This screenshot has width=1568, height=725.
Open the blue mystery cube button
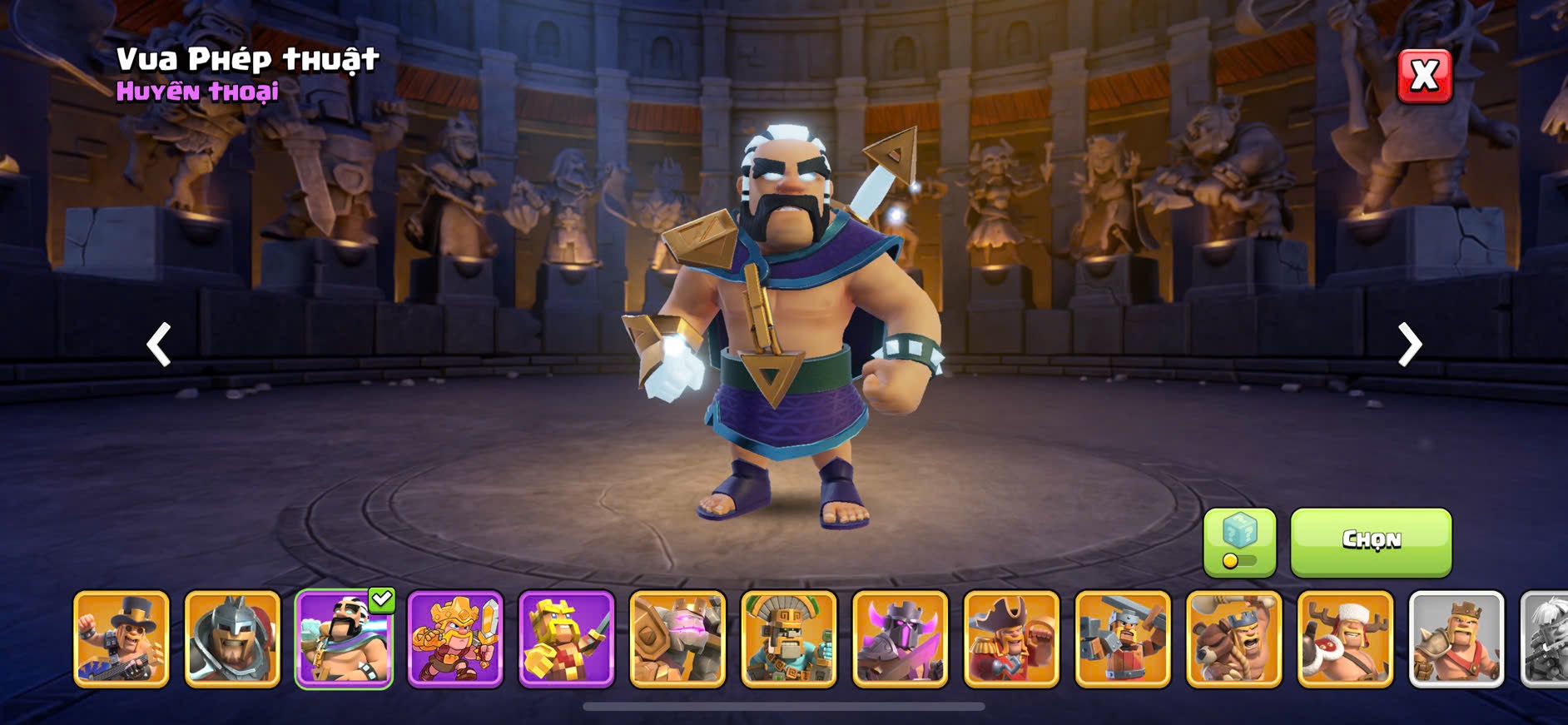(x=1239, y=542)
